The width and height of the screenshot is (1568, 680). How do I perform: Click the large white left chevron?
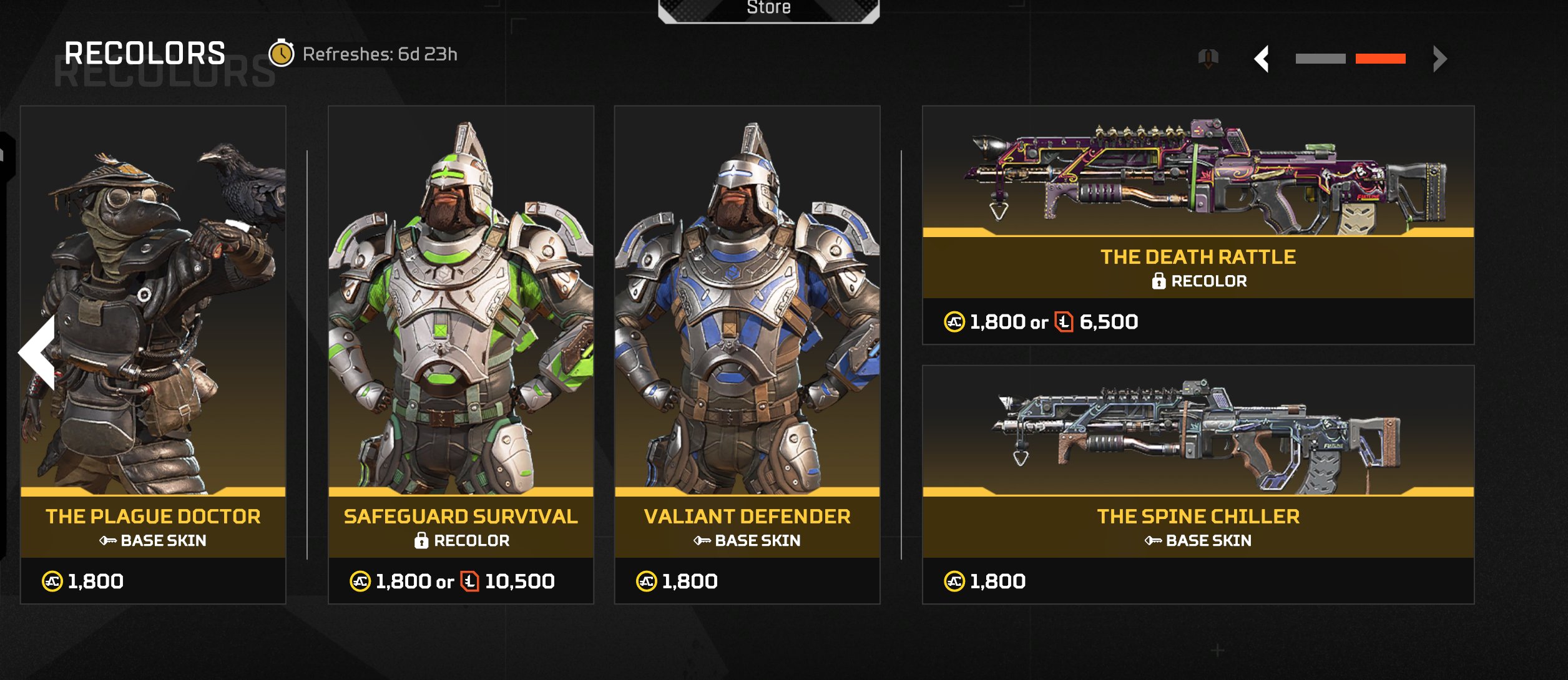pos(39,352)
